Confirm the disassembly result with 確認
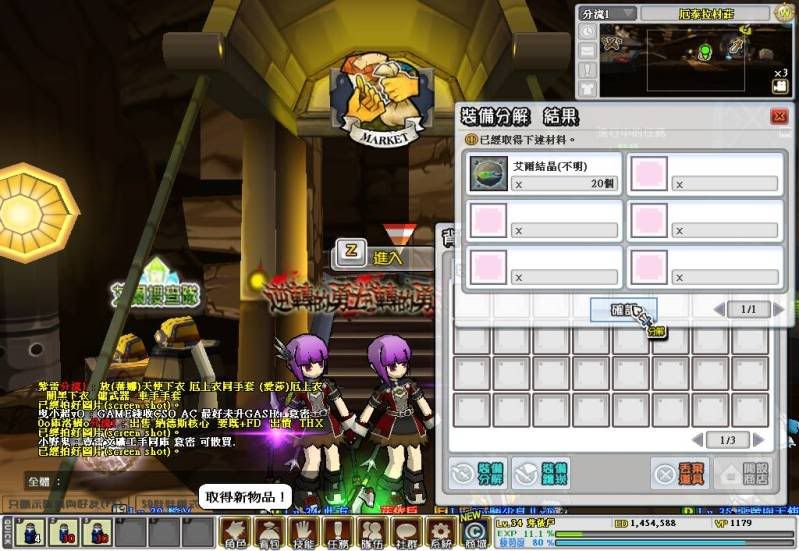The width and height of the screenshot is (799, 551). pyautogui.click(x=622, y=310)
